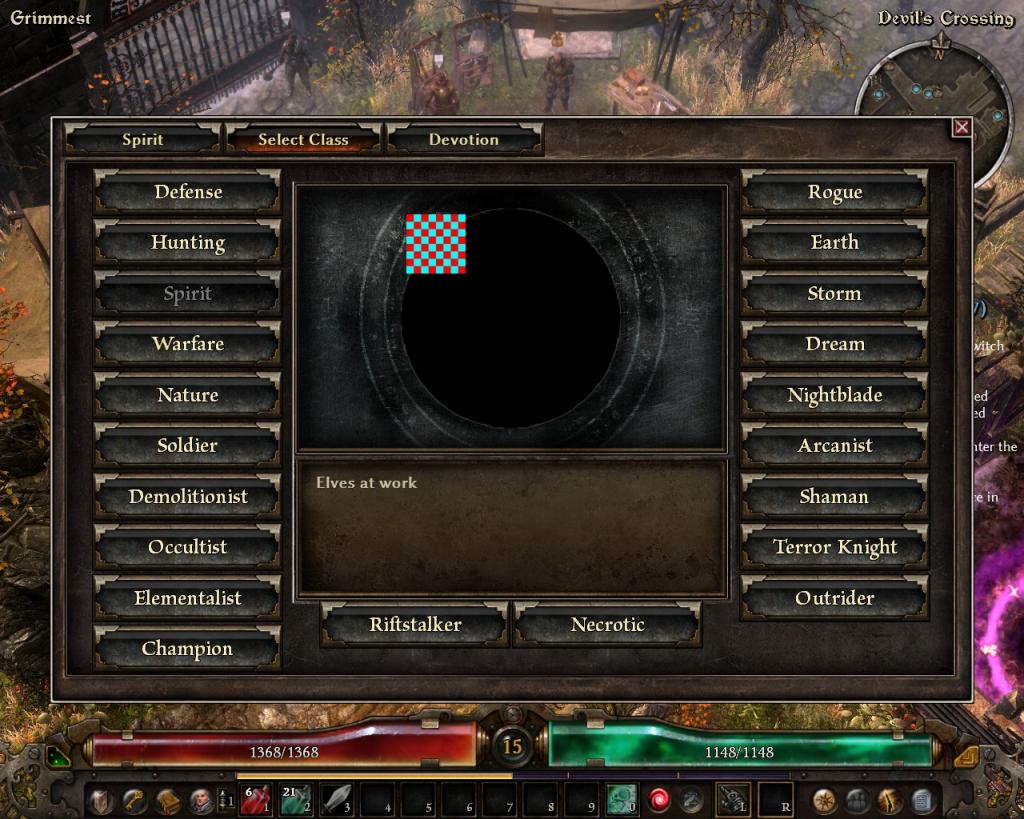Open the Select Class tab
Screen dimensions: 1024x819
click(303, 139)
